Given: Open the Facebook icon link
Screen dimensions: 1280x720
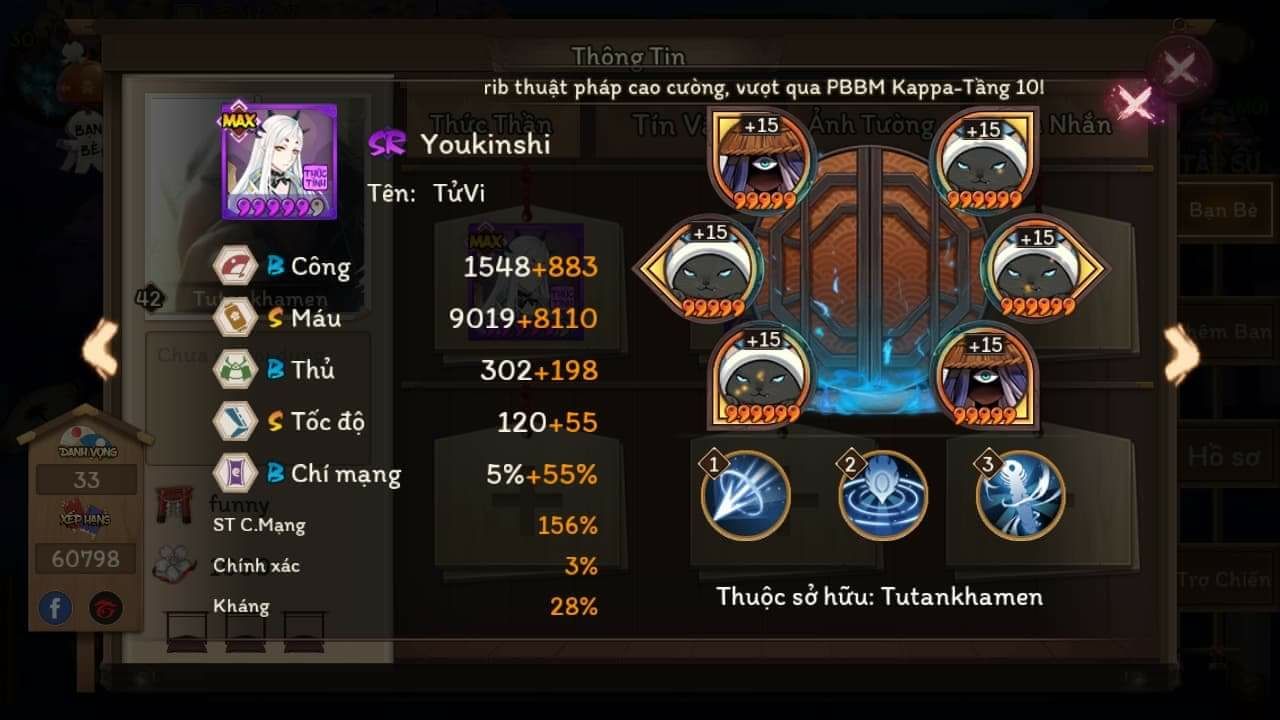Looking at the screenshot, I should [56, 608].
